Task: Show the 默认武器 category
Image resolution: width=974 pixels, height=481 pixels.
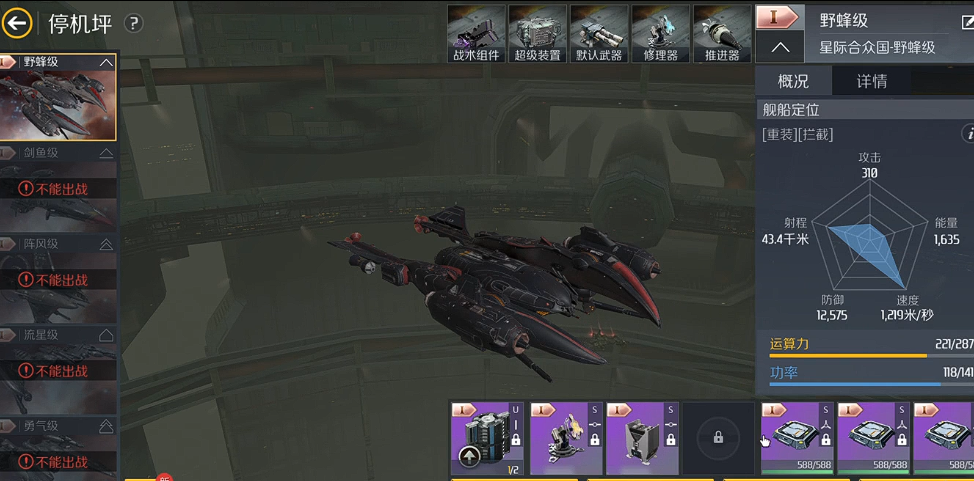Action: point(599,33)
